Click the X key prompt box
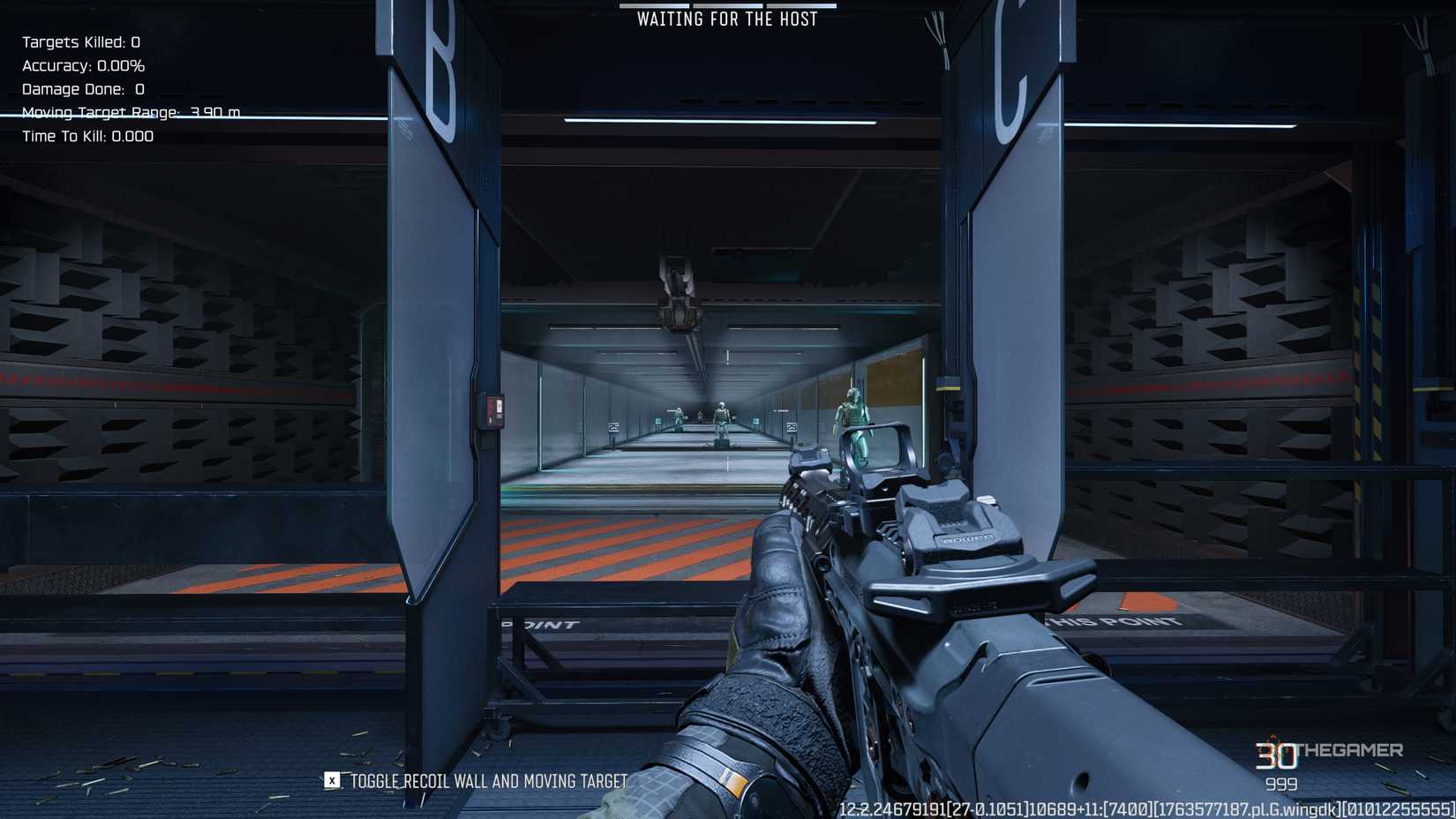Image resolution: width=1456 pixels, height=819 pixels. pyautogui.click(x=330, y=780)
